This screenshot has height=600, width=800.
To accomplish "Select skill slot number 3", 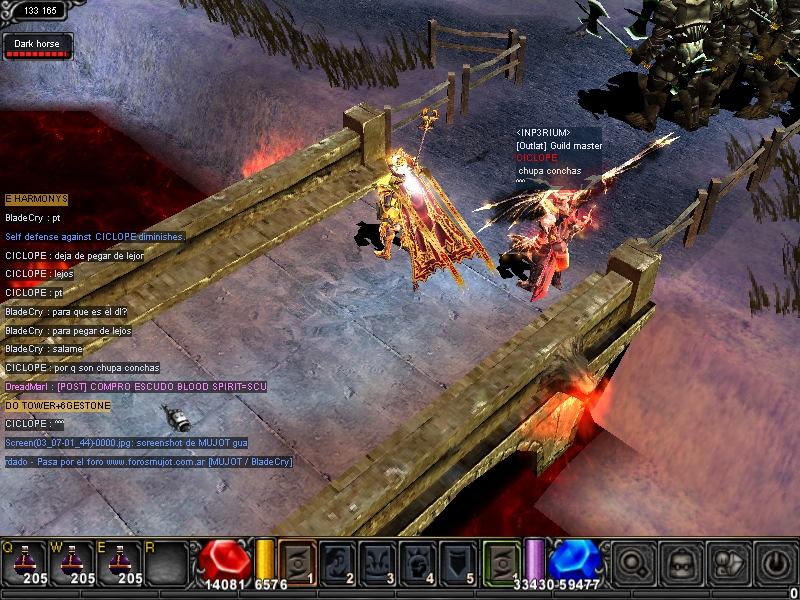I will point(379,562).
